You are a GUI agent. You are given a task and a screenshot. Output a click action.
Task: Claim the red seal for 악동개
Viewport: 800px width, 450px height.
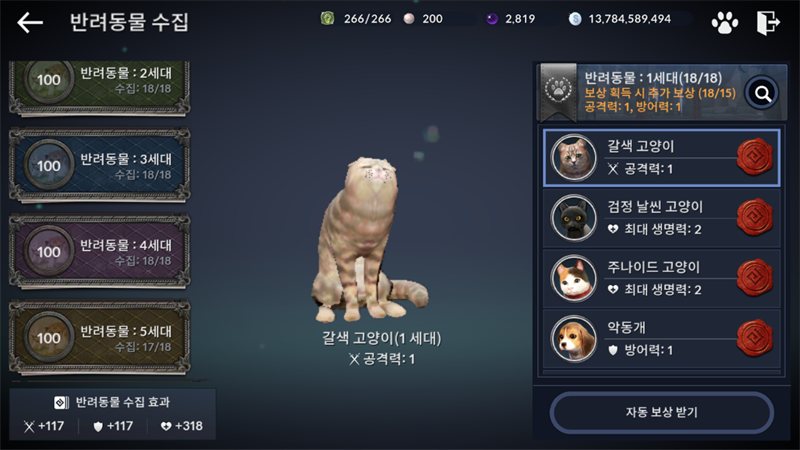point(755,338)
